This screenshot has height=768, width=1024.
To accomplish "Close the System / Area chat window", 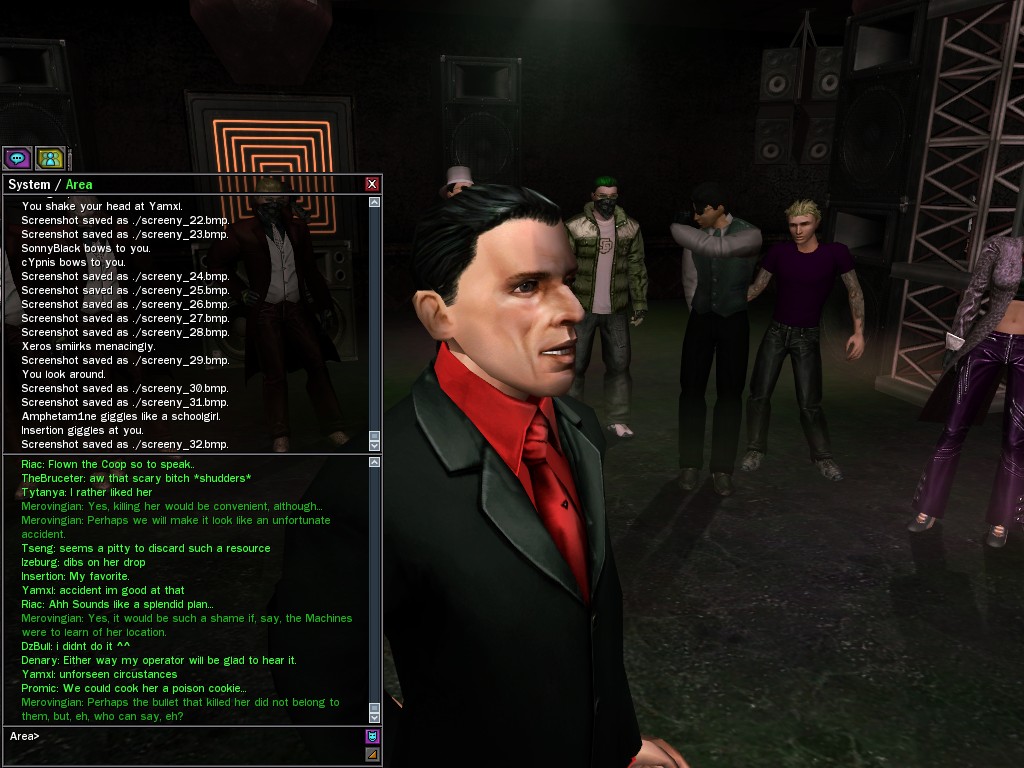I will point(372,184).
